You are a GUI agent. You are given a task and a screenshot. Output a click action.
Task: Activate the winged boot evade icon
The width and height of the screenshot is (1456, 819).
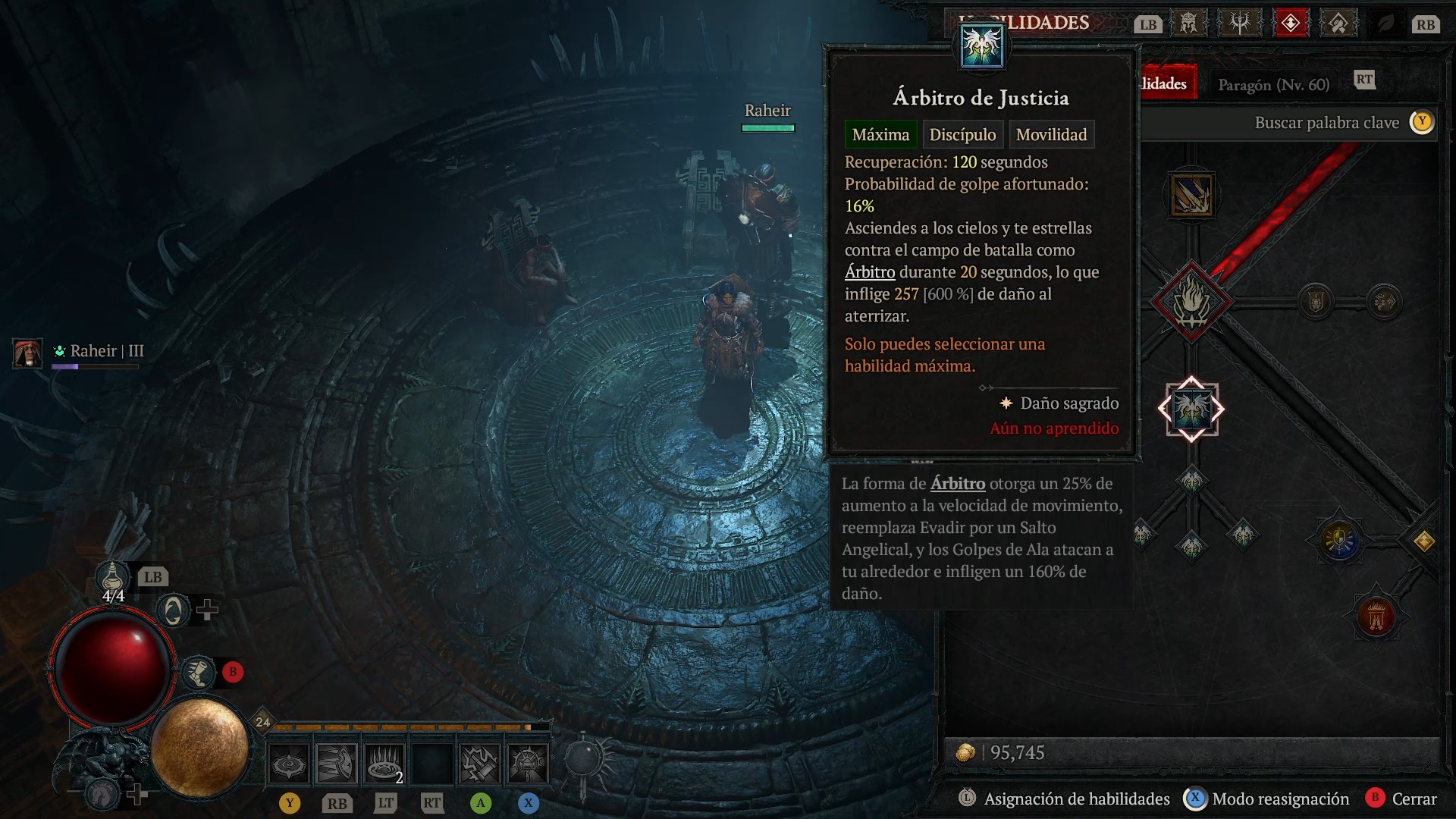coord(199,673)
